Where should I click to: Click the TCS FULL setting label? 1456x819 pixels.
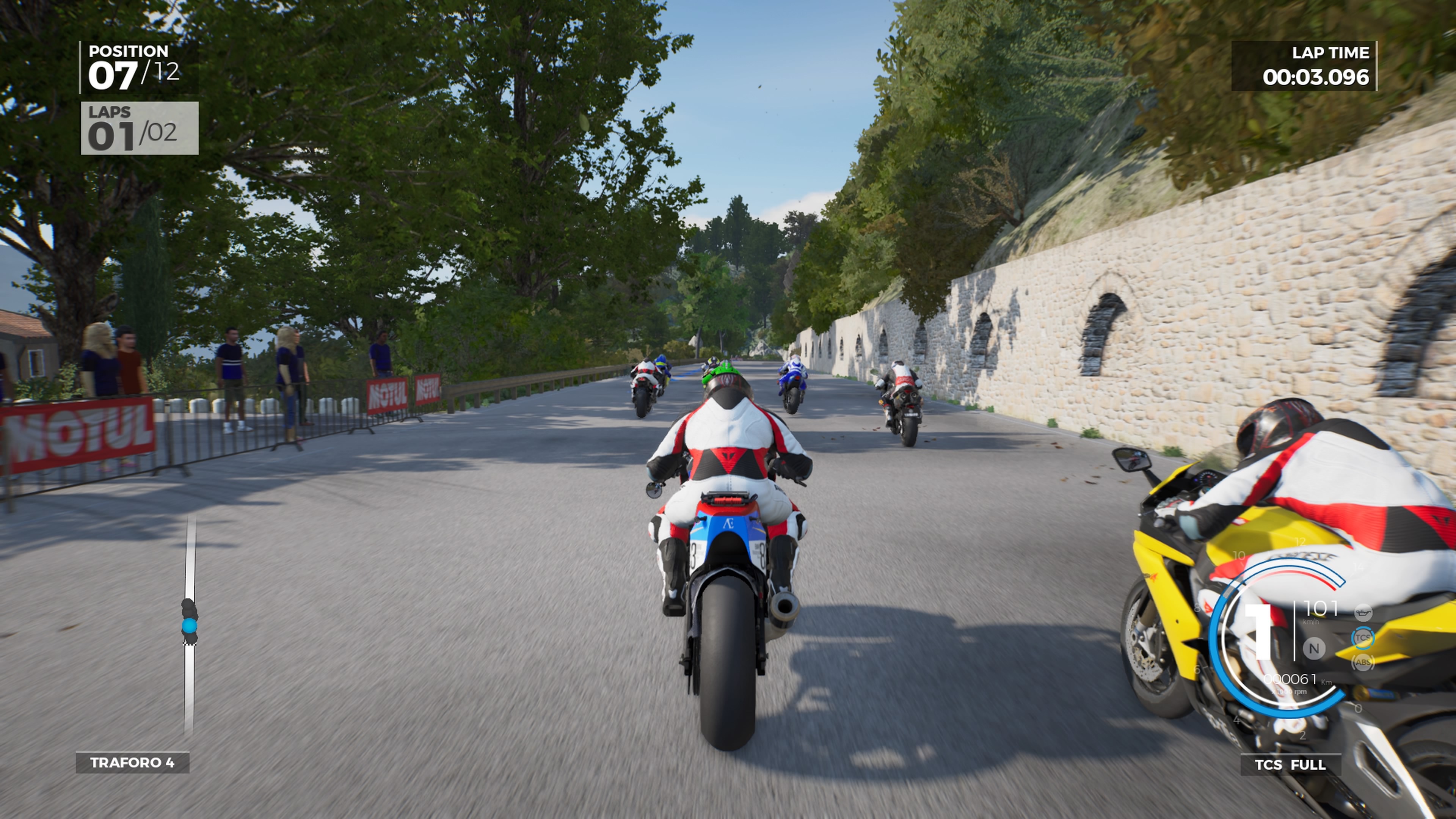coord(1290,765)
